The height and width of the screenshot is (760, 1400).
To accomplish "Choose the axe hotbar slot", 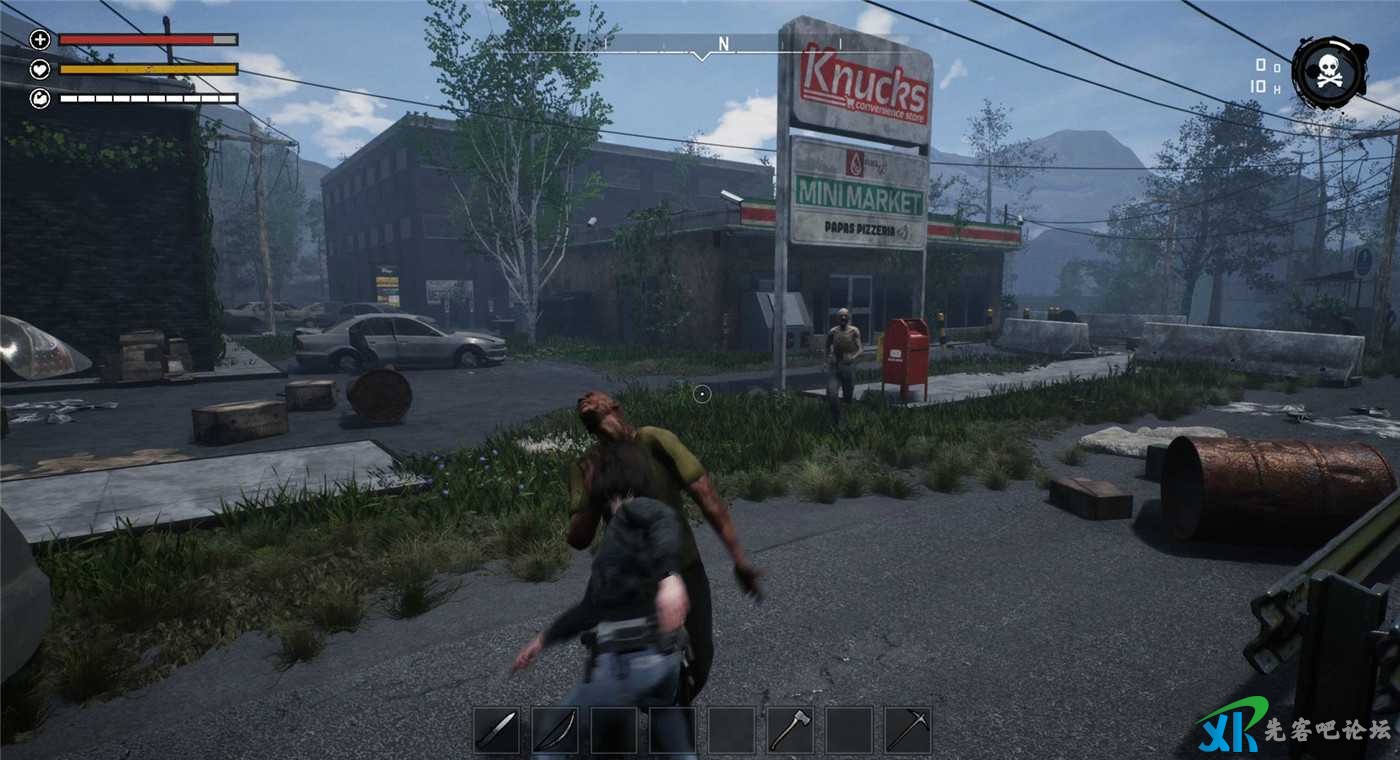I will click(790, 730).
